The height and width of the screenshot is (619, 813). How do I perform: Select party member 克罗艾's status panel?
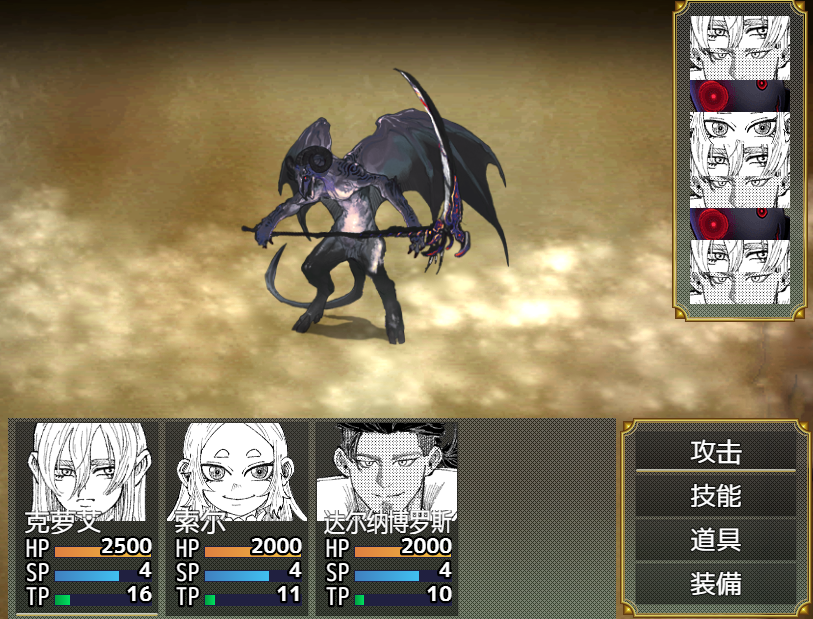point(87,517)
